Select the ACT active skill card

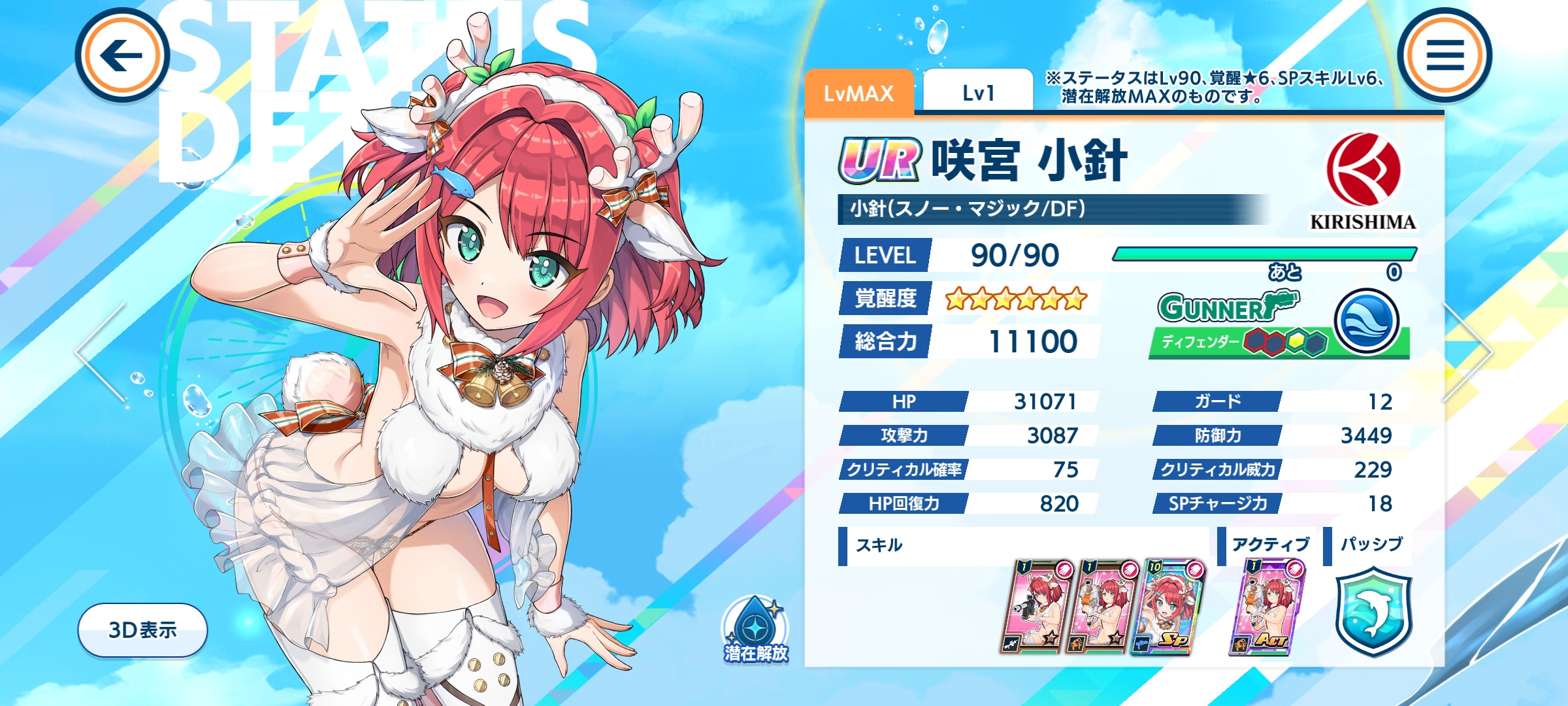point(1266,607)
